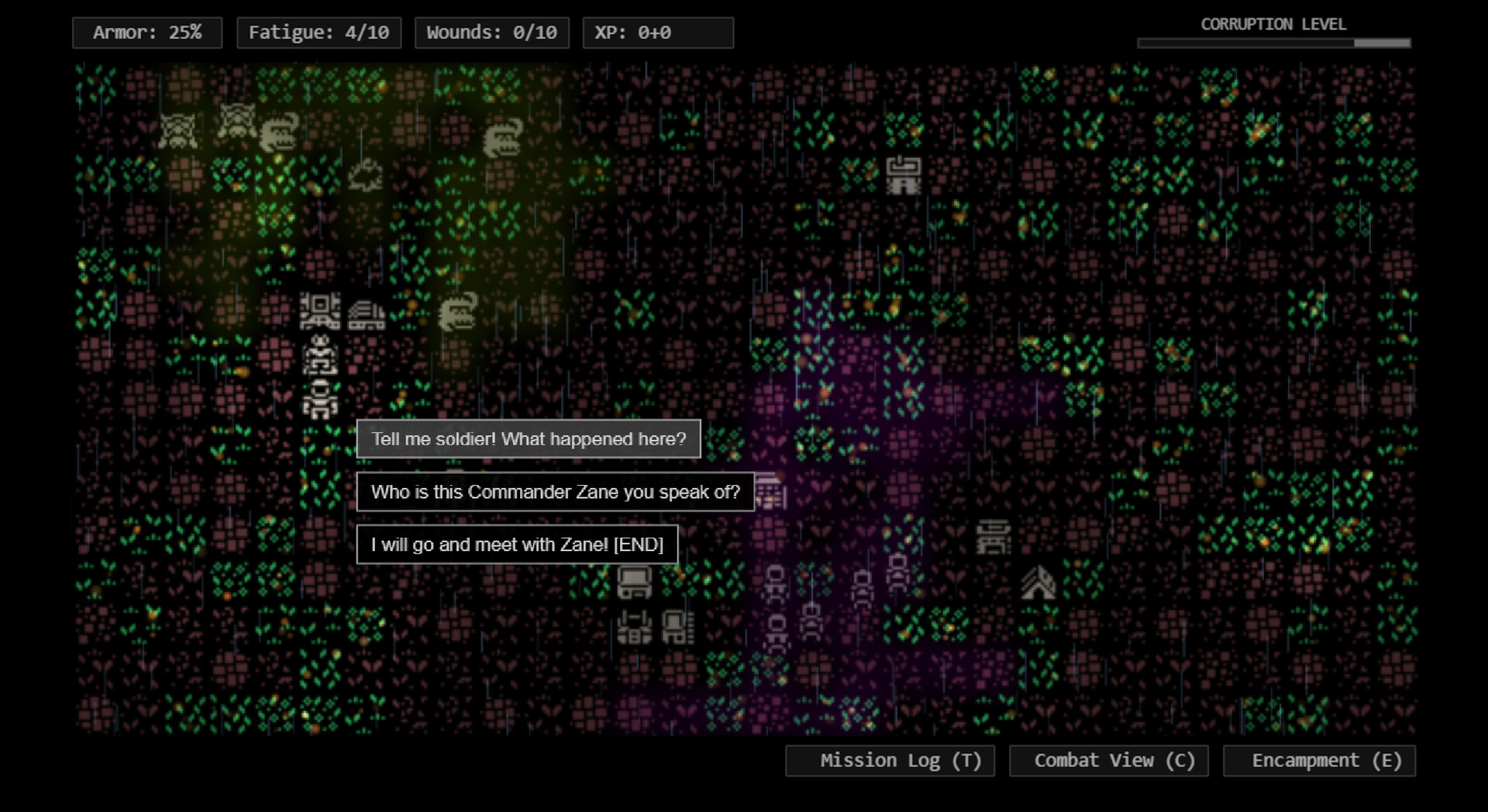Click the armored vehicle sprite beside the mech
This screenshot has height=812, width=1488.
click(367, 314)
